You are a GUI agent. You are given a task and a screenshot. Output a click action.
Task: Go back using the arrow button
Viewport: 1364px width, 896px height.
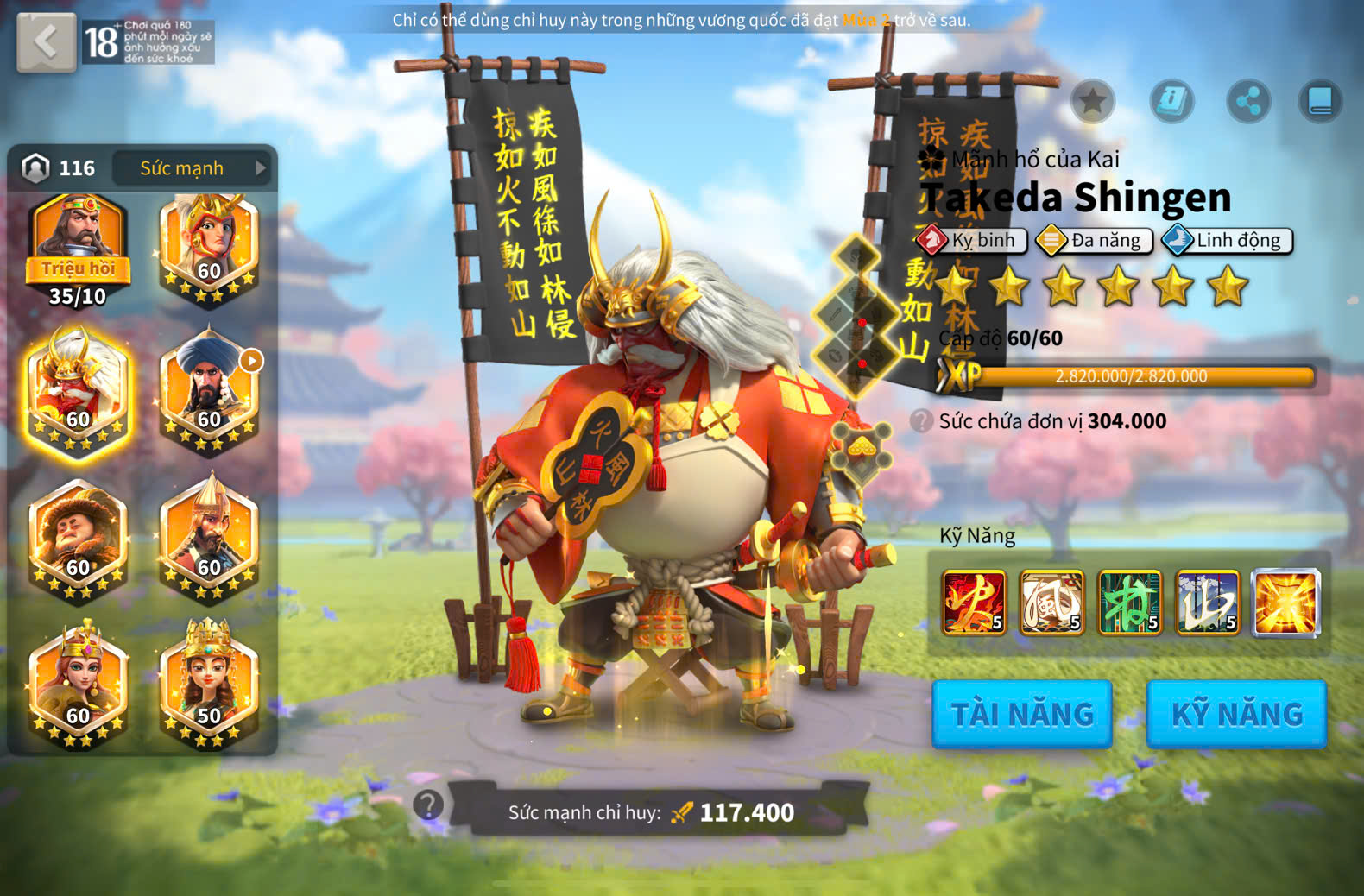point(46,41)
